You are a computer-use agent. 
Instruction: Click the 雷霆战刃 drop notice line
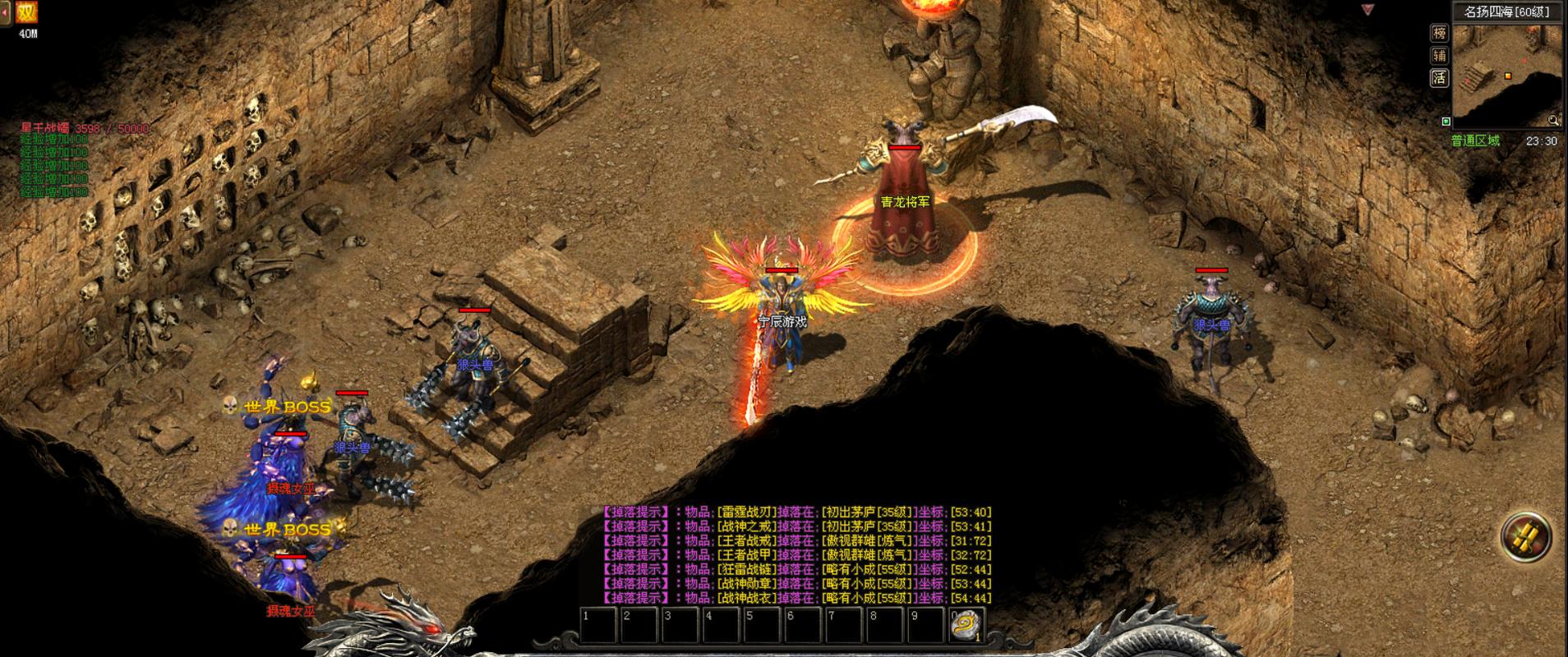pos(796,512)
